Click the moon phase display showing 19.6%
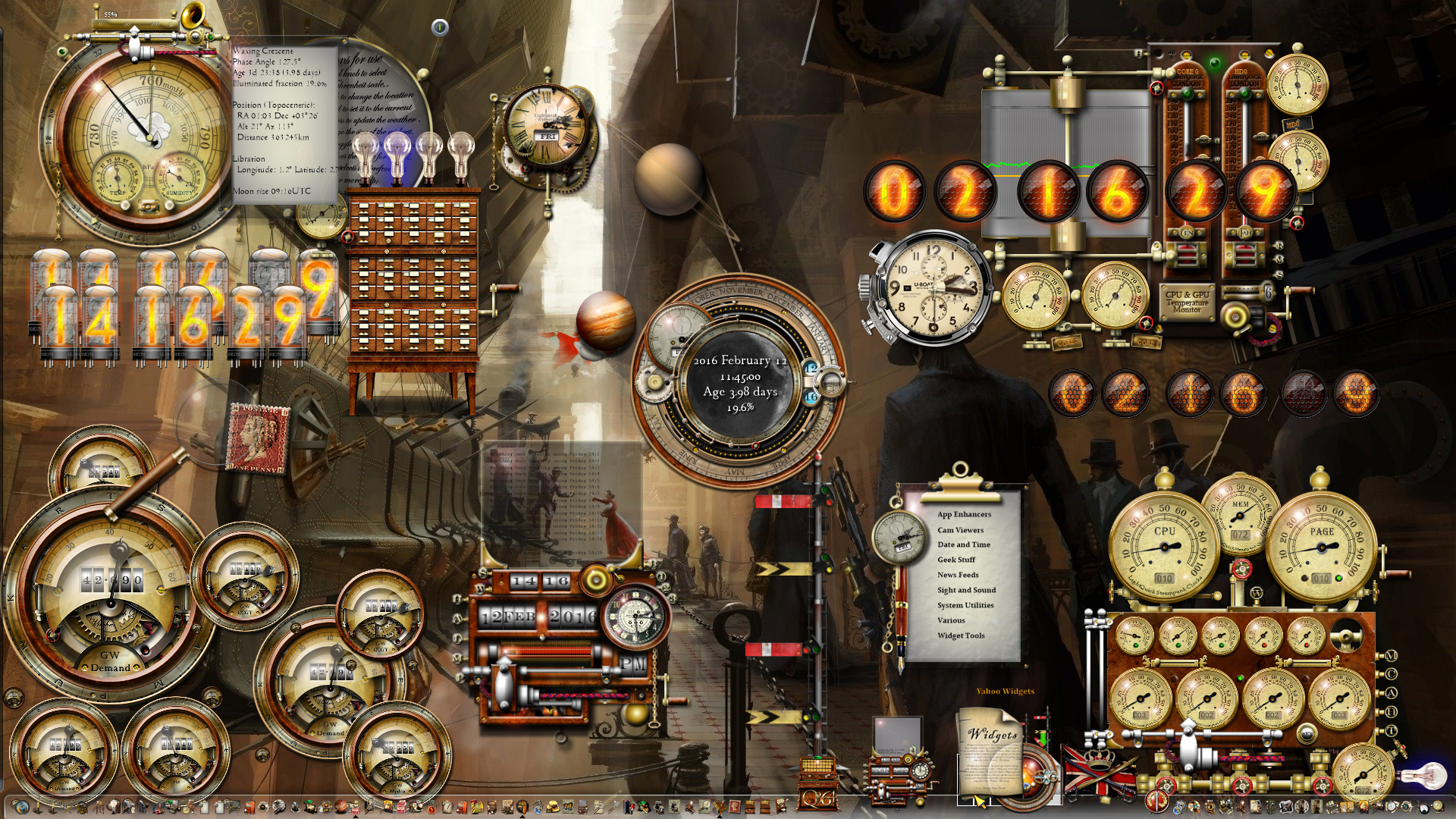This screenshot has height=819, width=1456. pyautogui.click(x=739, y=407)
